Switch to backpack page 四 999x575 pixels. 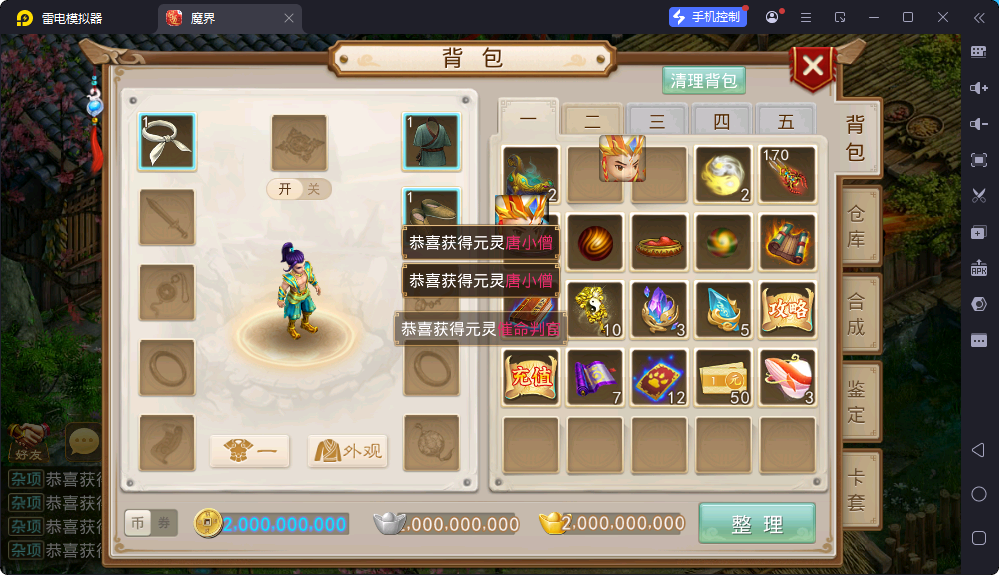pos(722,121)
